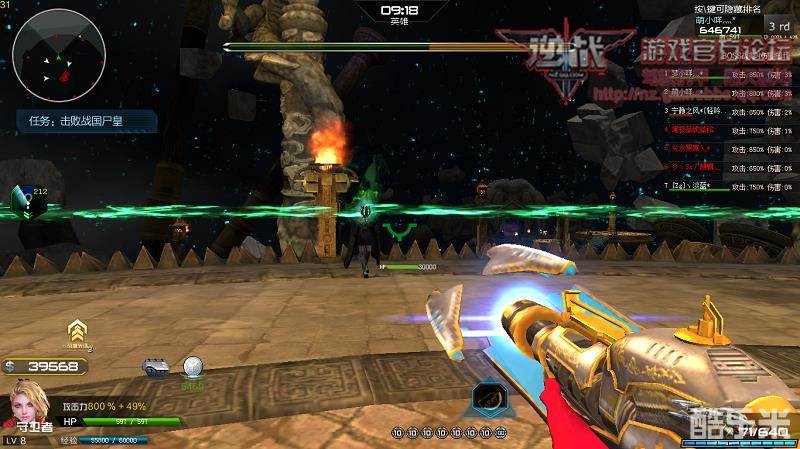Choose the silver coin item icon

coord(192,367)
